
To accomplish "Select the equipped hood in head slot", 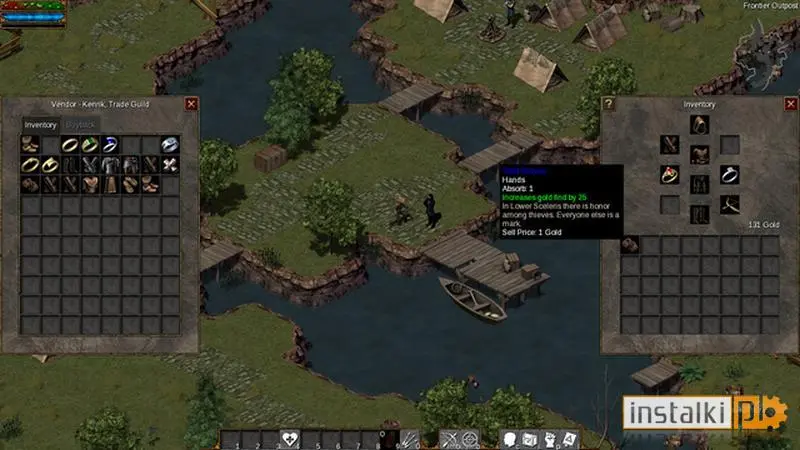I will tap(699, 124).
